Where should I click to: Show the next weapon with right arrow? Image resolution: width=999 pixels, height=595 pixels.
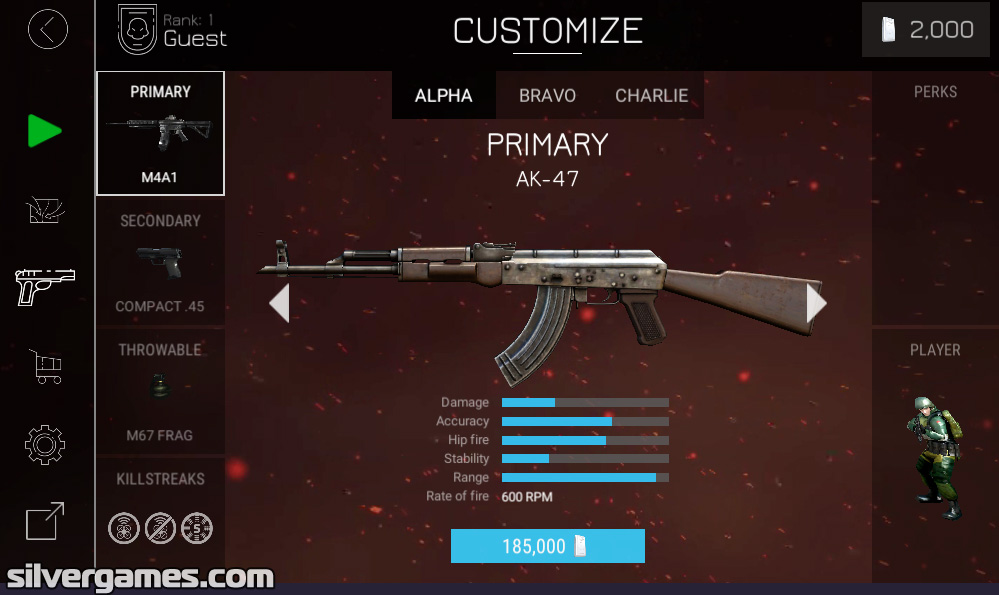pos(816,303)
